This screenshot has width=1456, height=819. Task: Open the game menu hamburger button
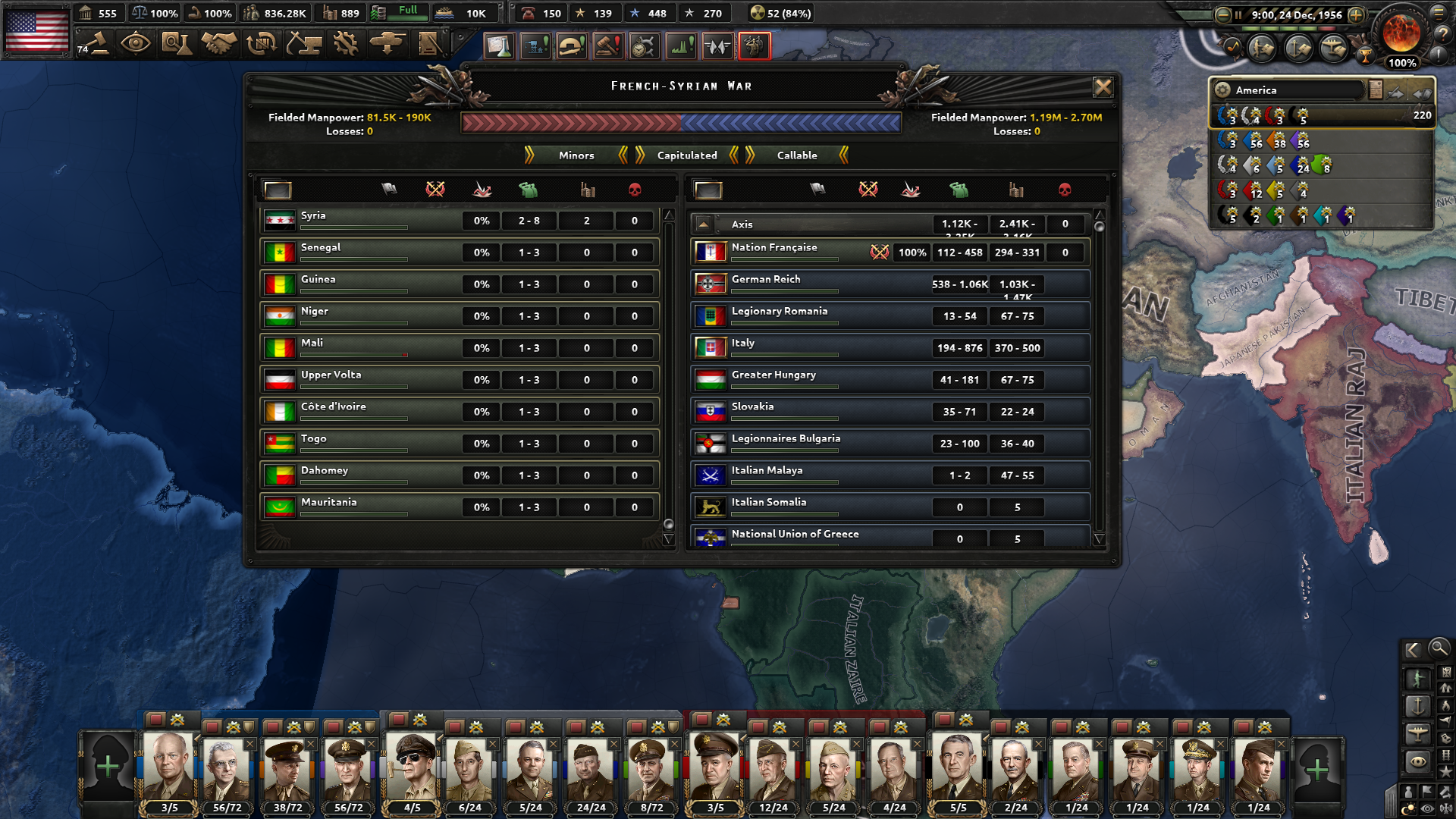tap(1438, 14)
